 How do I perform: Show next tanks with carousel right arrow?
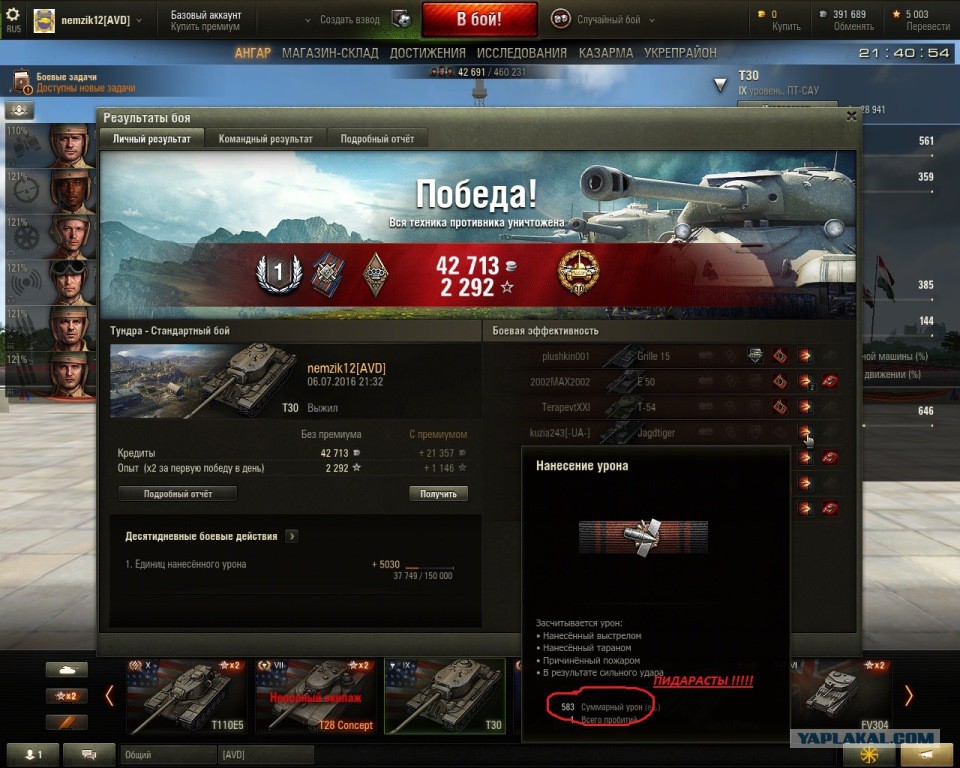908,696
